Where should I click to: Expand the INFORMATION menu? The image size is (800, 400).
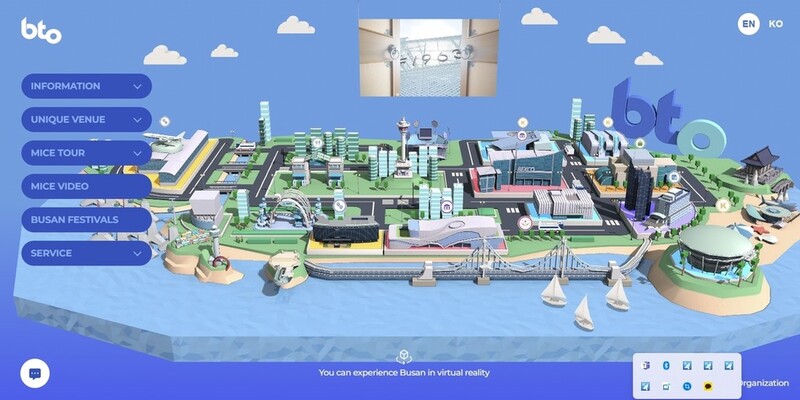tap(85, 86)
